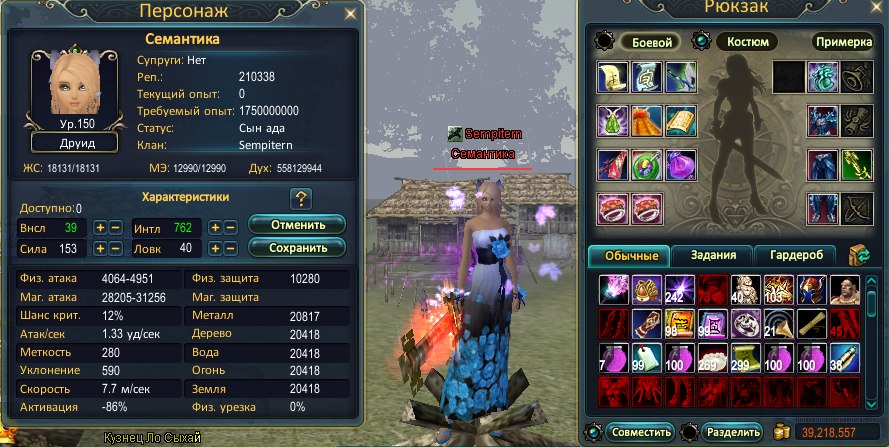Screen dimensions: 889x447
Task: Open the question mark help for Характеристики
Action: (x=301, y=197)
